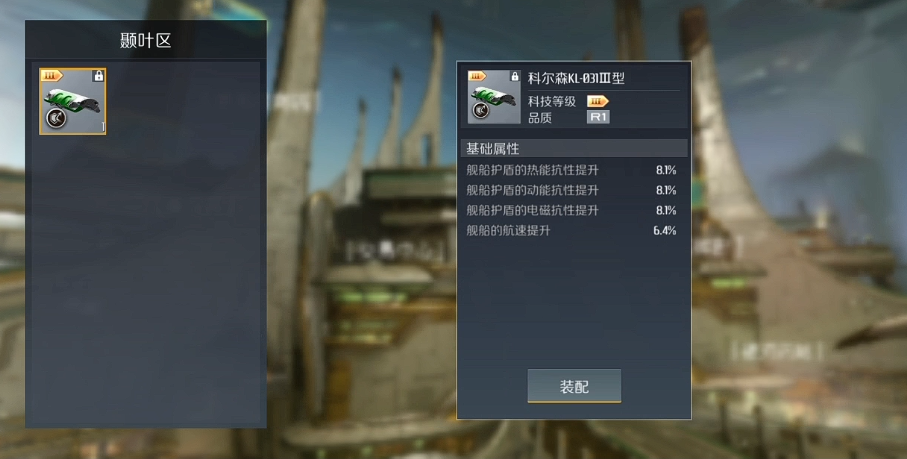Select the green module item slot
The image size is (907, 459).
(73, 101)
